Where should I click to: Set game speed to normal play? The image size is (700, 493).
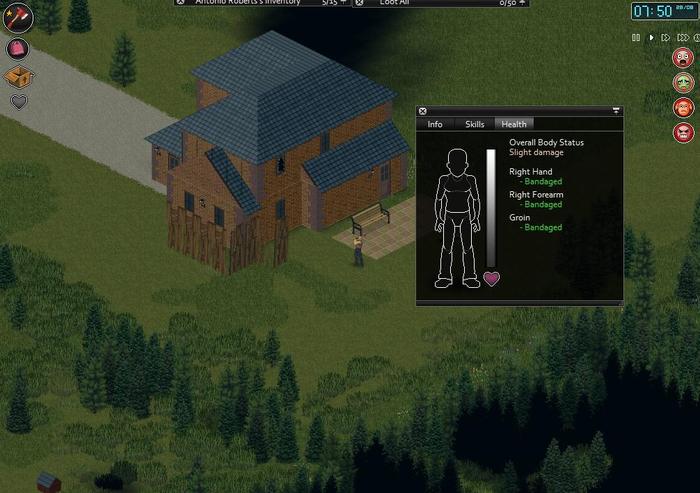click(651, 37)
